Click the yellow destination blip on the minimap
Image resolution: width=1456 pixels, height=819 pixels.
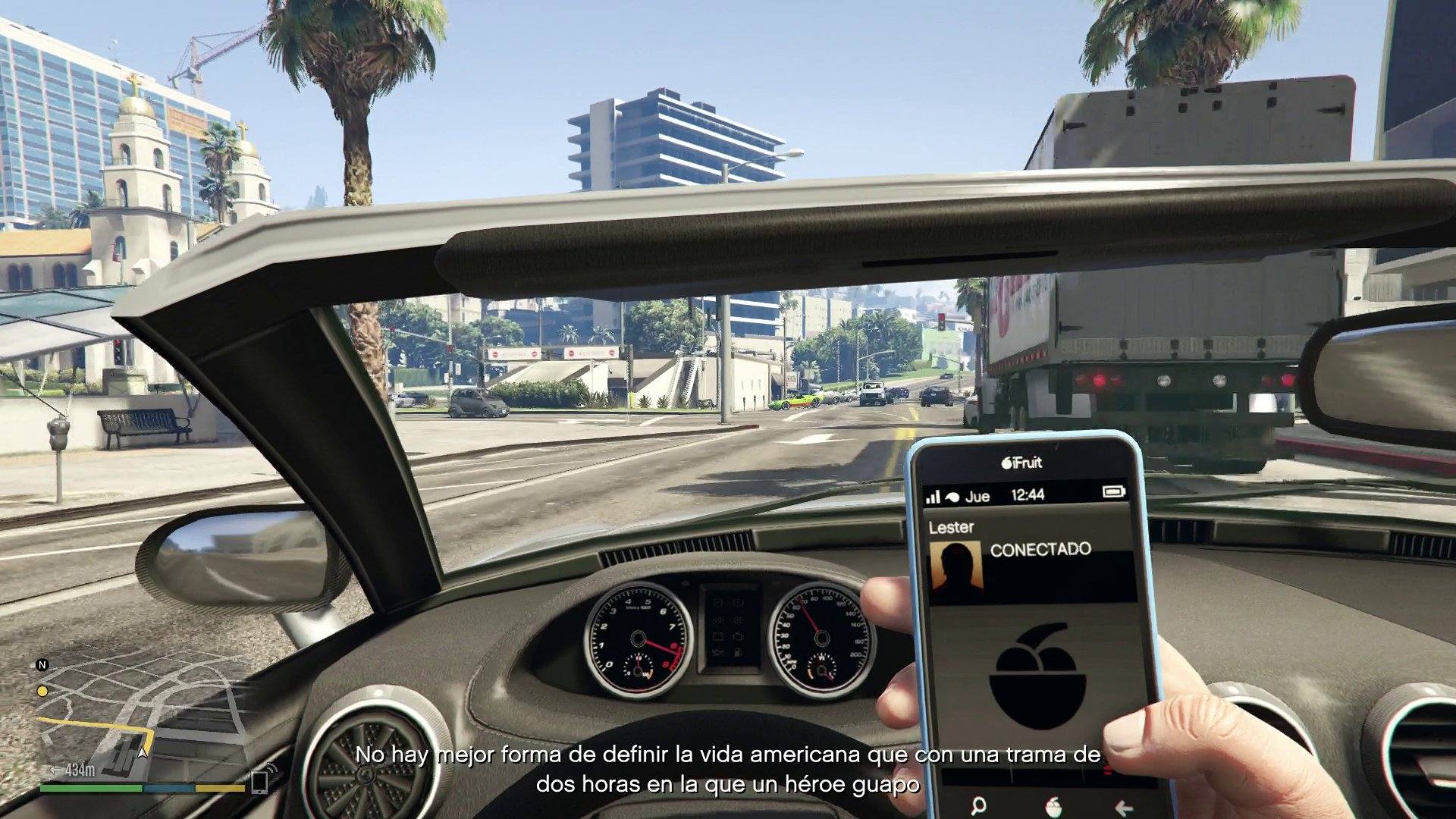pyautogui.click(x=42, y=692)
